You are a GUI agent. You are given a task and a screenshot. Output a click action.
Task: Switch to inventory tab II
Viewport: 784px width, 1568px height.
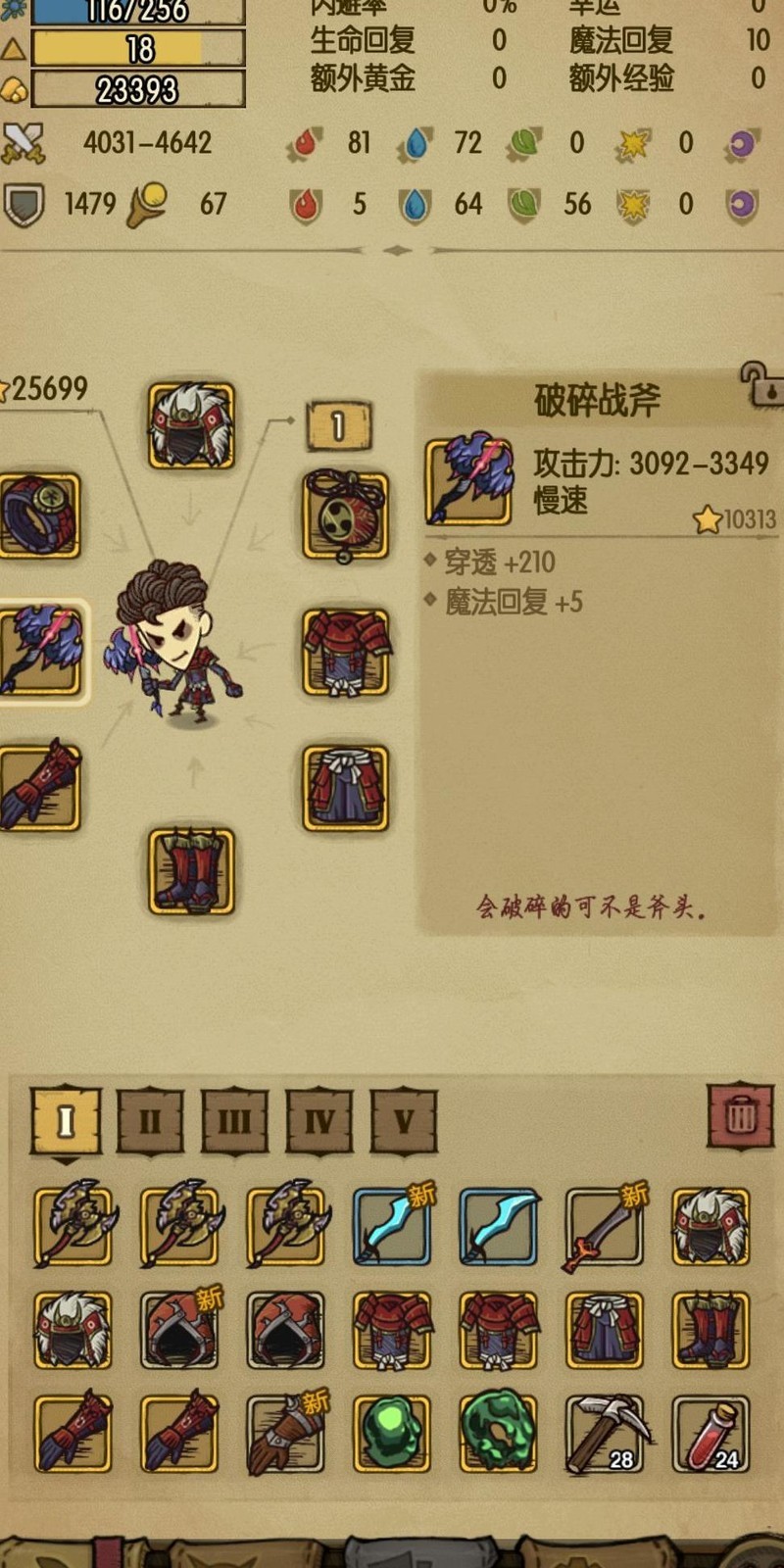[150, 1119]
